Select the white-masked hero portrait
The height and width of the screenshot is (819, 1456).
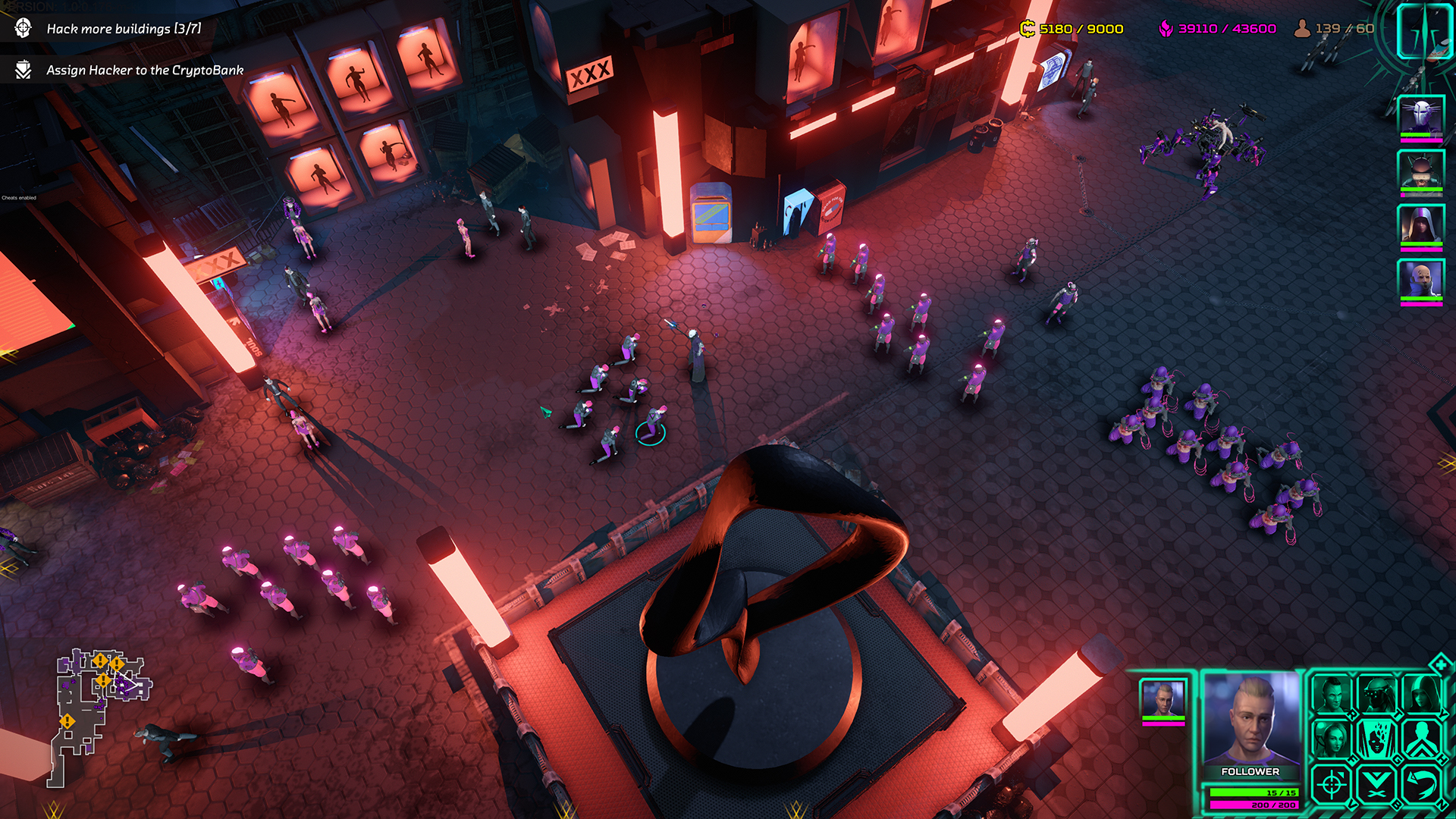click(x=1420, y=117)
